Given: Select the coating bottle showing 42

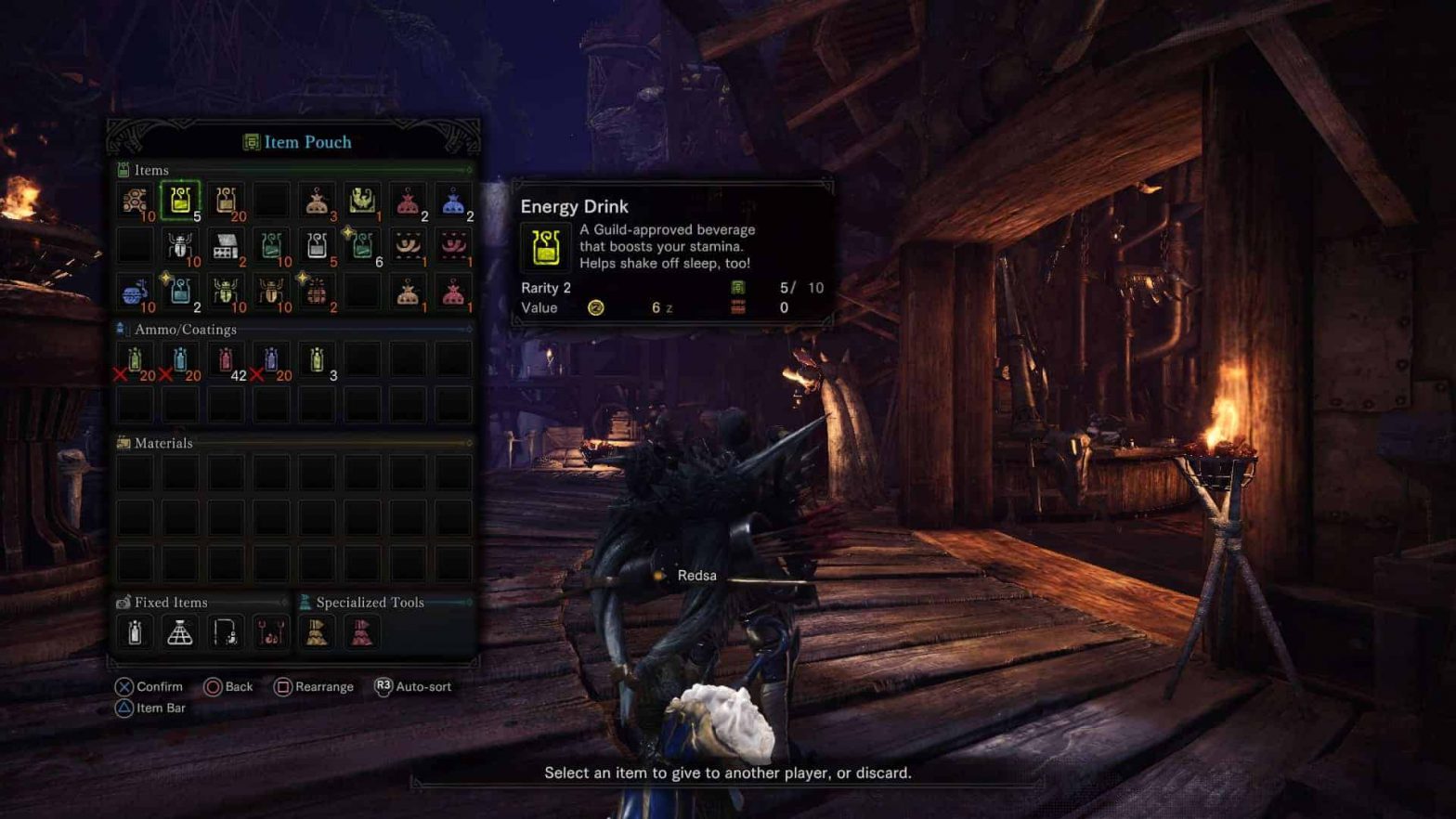Looking at the screenshot, I should pyautogui.click(x=226, y=360).
